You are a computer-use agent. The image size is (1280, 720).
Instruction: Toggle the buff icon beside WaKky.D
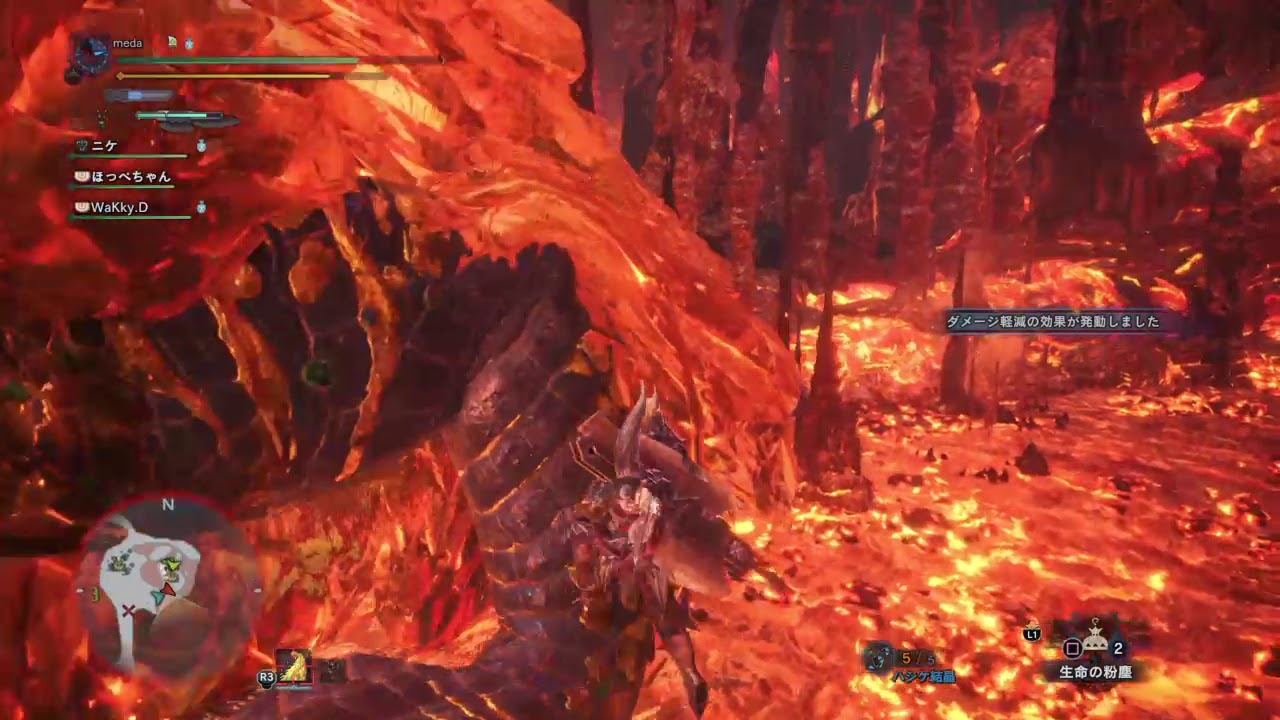(x=201, y=207)
